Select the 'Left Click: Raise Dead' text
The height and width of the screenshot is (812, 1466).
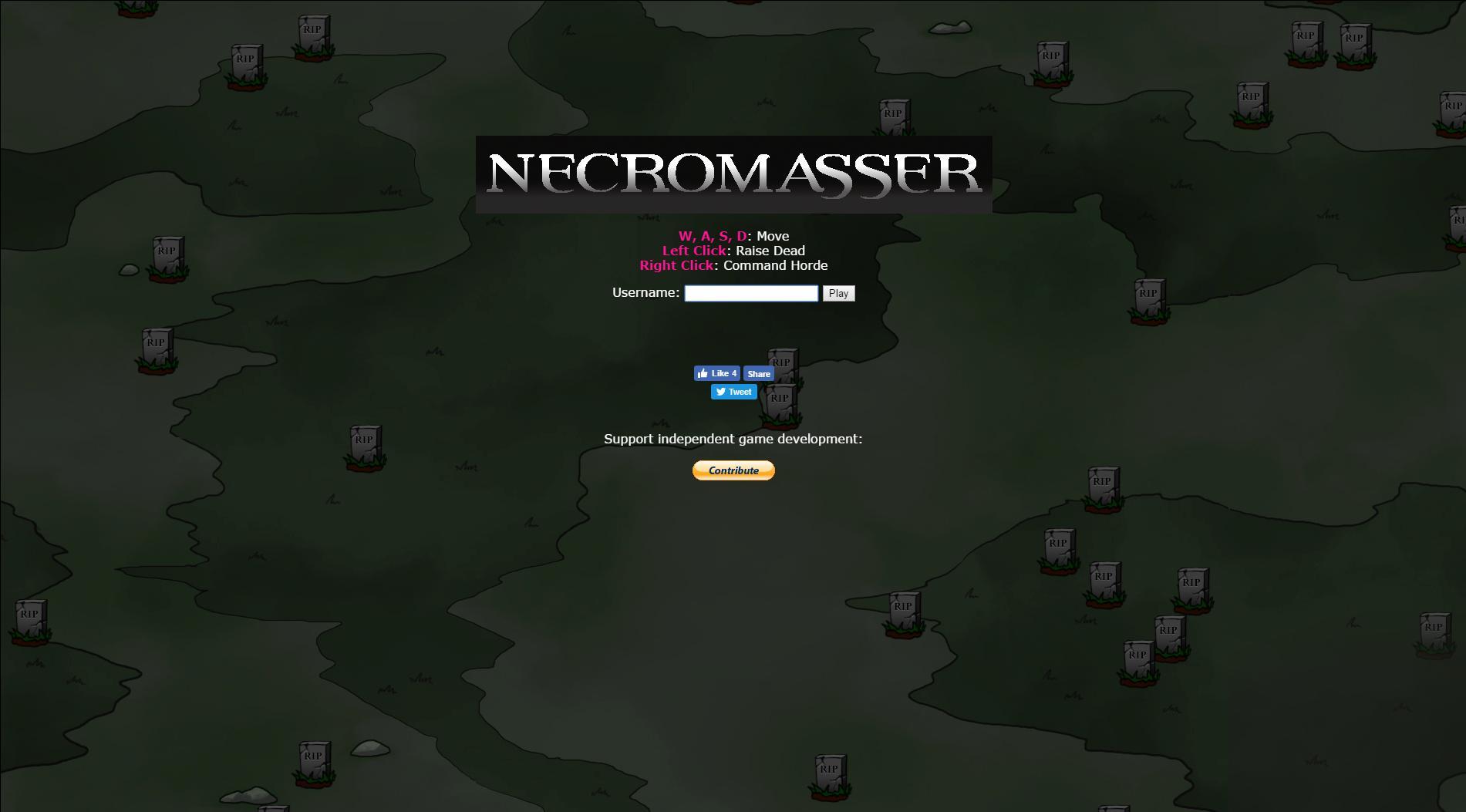(733, 251)
